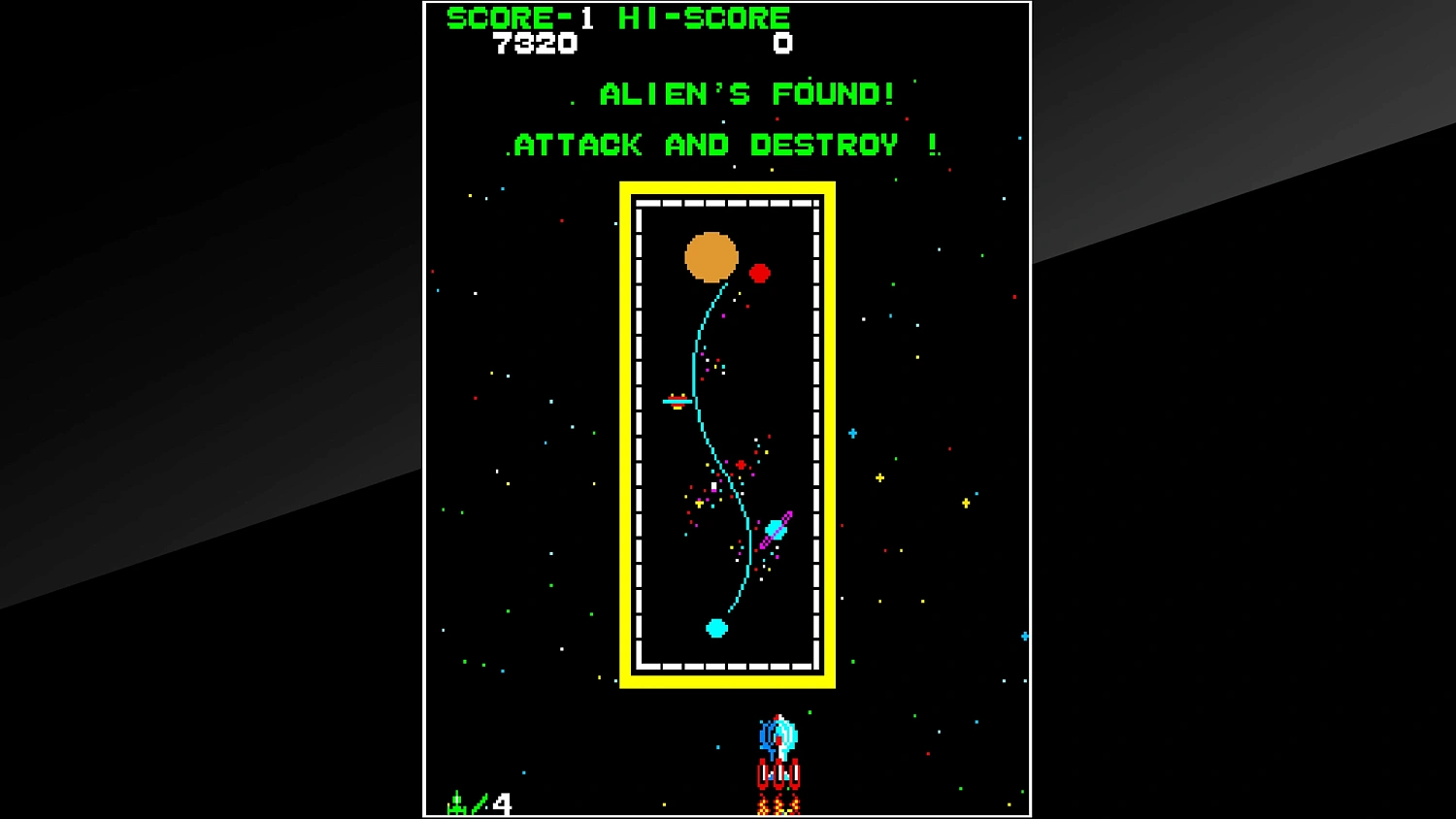Select the SCORE-1 header label
The height and width of the screenshot is (819, 1456).
520,16
